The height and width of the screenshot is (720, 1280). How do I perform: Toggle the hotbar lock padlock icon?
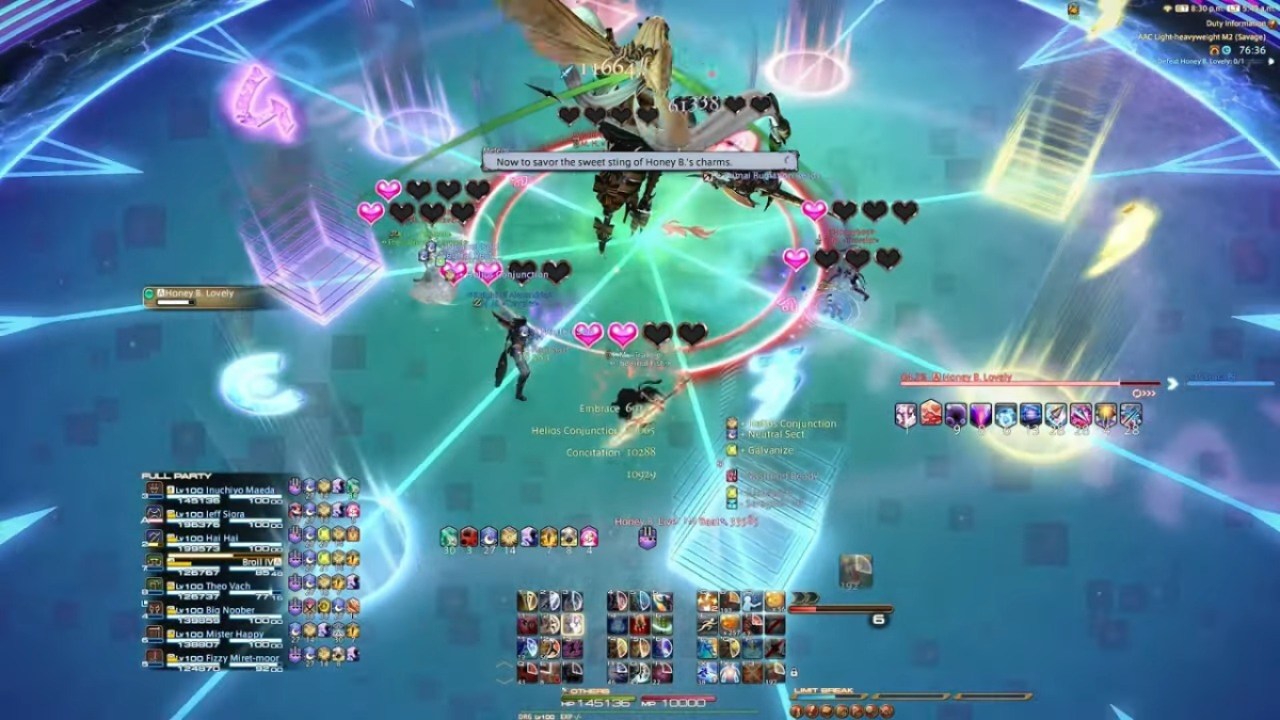[x=794, y=673]
